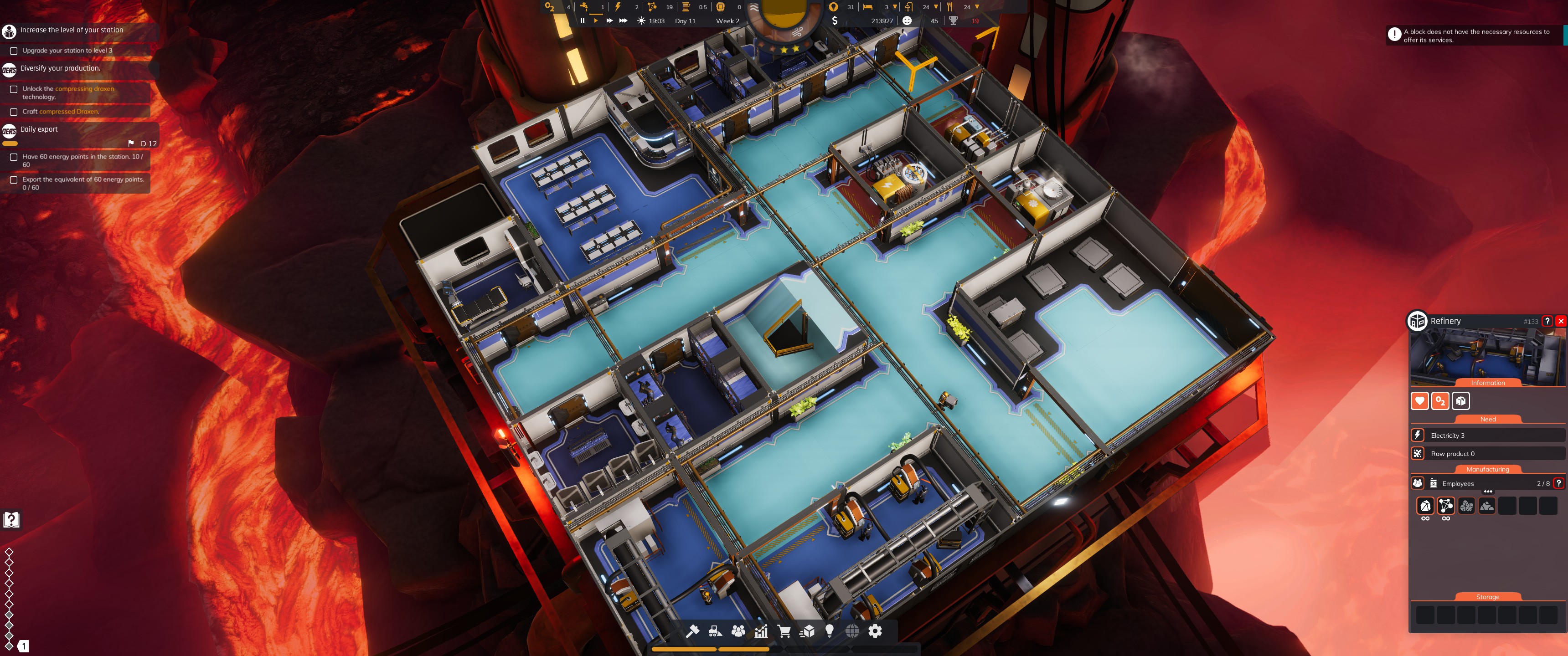Open the gear settings menu
The image size is (1568, 656).
click(x=875, y=631)
